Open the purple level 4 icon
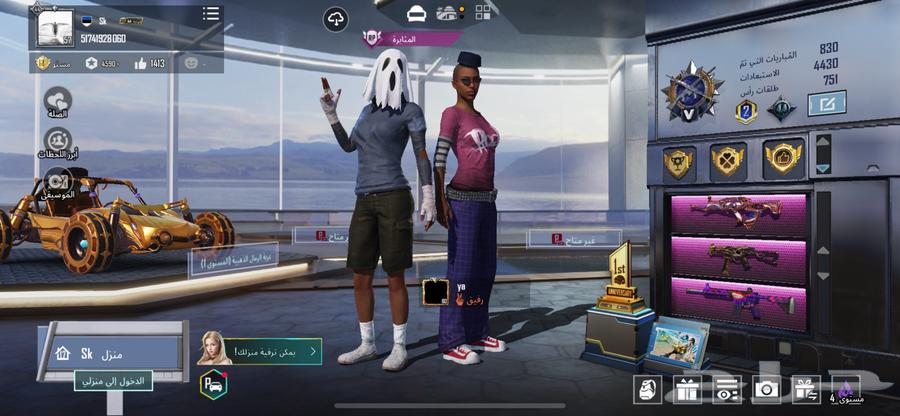 point(845,390)
